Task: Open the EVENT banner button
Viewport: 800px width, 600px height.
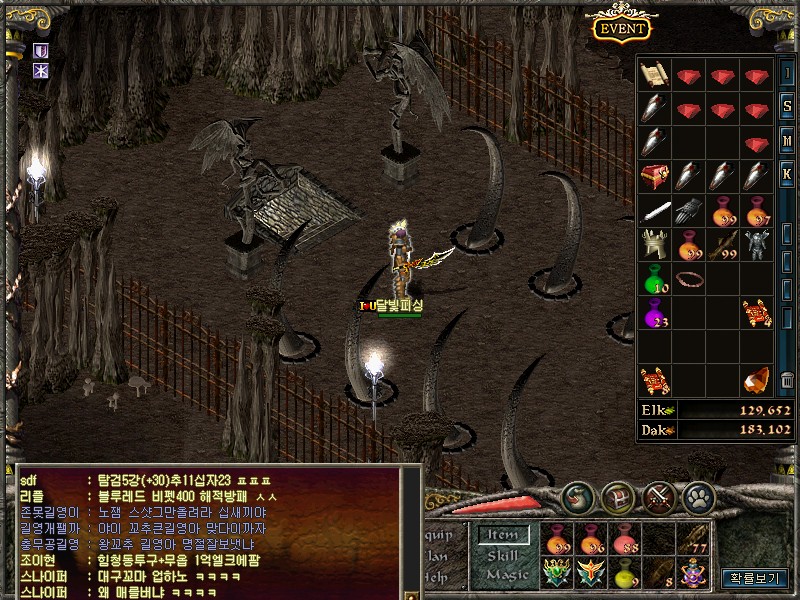Action: (x=621, y=28)
